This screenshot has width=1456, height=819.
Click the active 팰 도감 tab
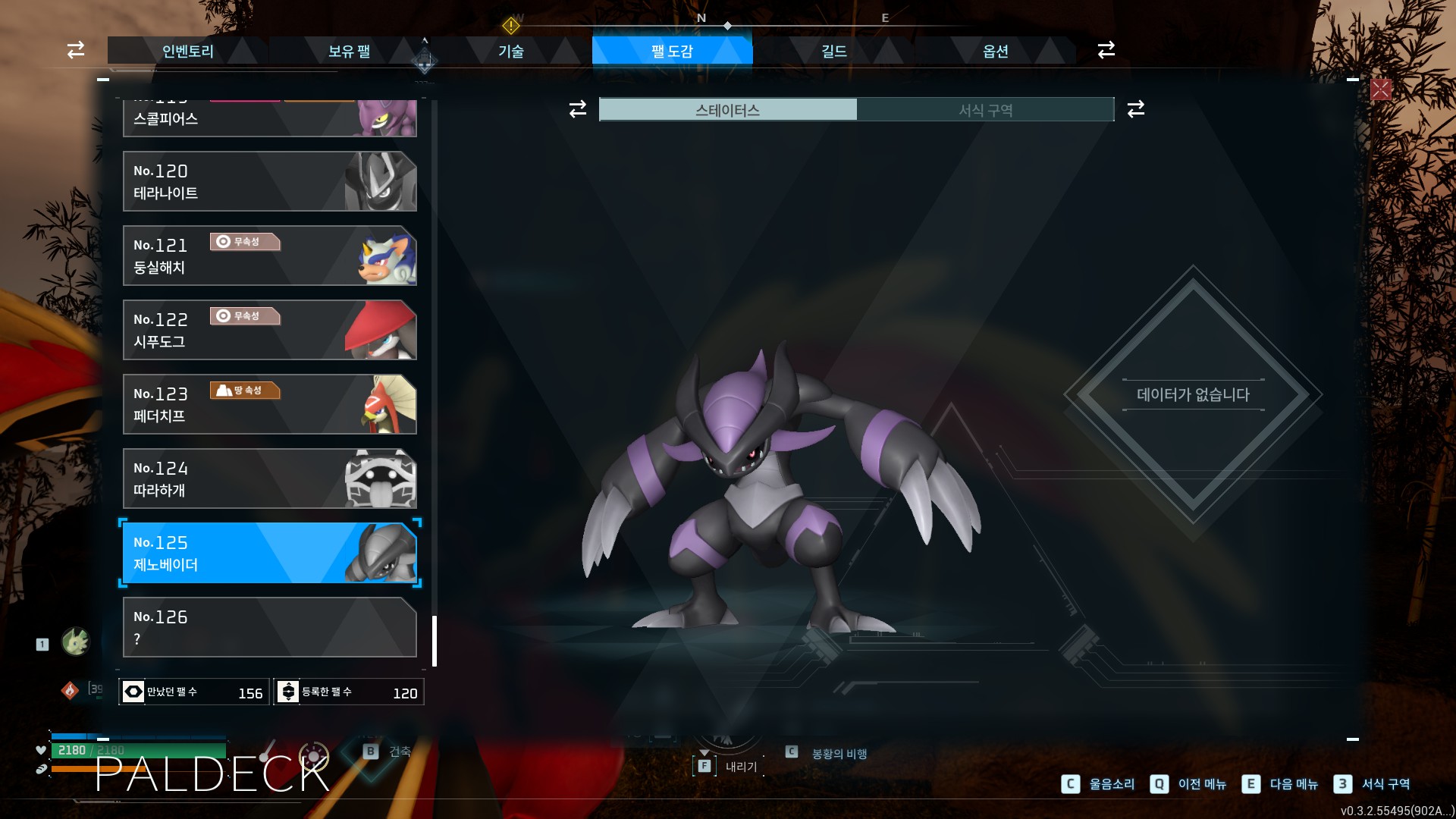672,51
